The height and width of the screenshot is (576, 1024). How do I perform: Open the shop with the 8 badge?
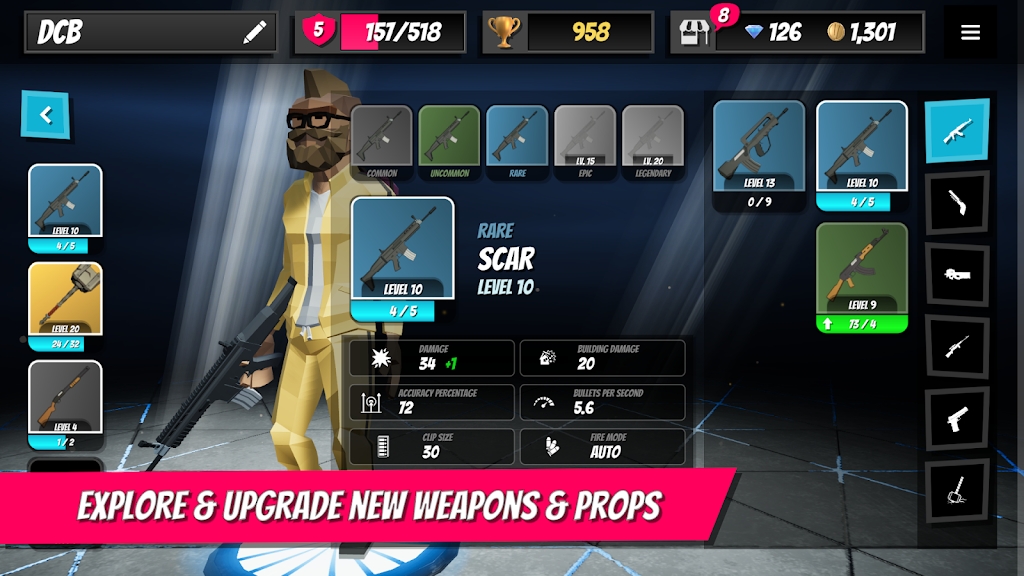pos(694,32)
